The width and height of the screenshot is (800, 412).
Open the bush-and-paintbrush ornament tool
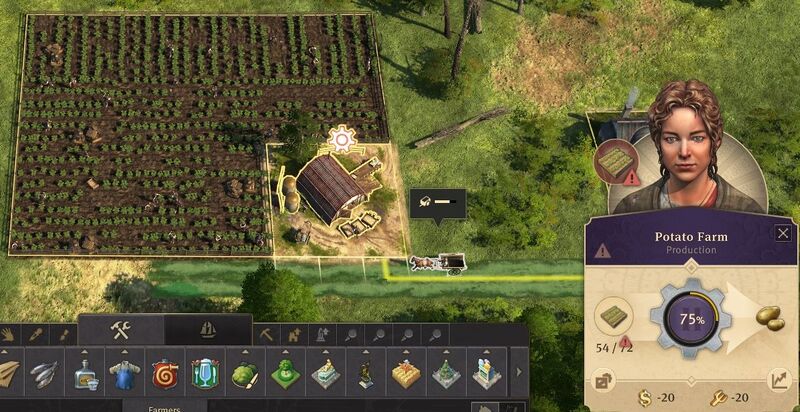(x=244, y=375)
